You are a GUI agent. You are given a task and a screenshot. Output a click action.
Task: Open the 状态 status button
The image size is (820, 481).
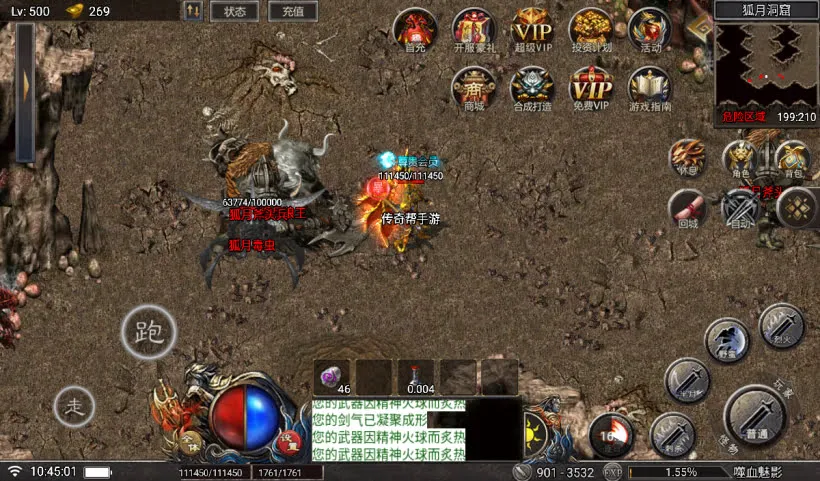[235, 11]
